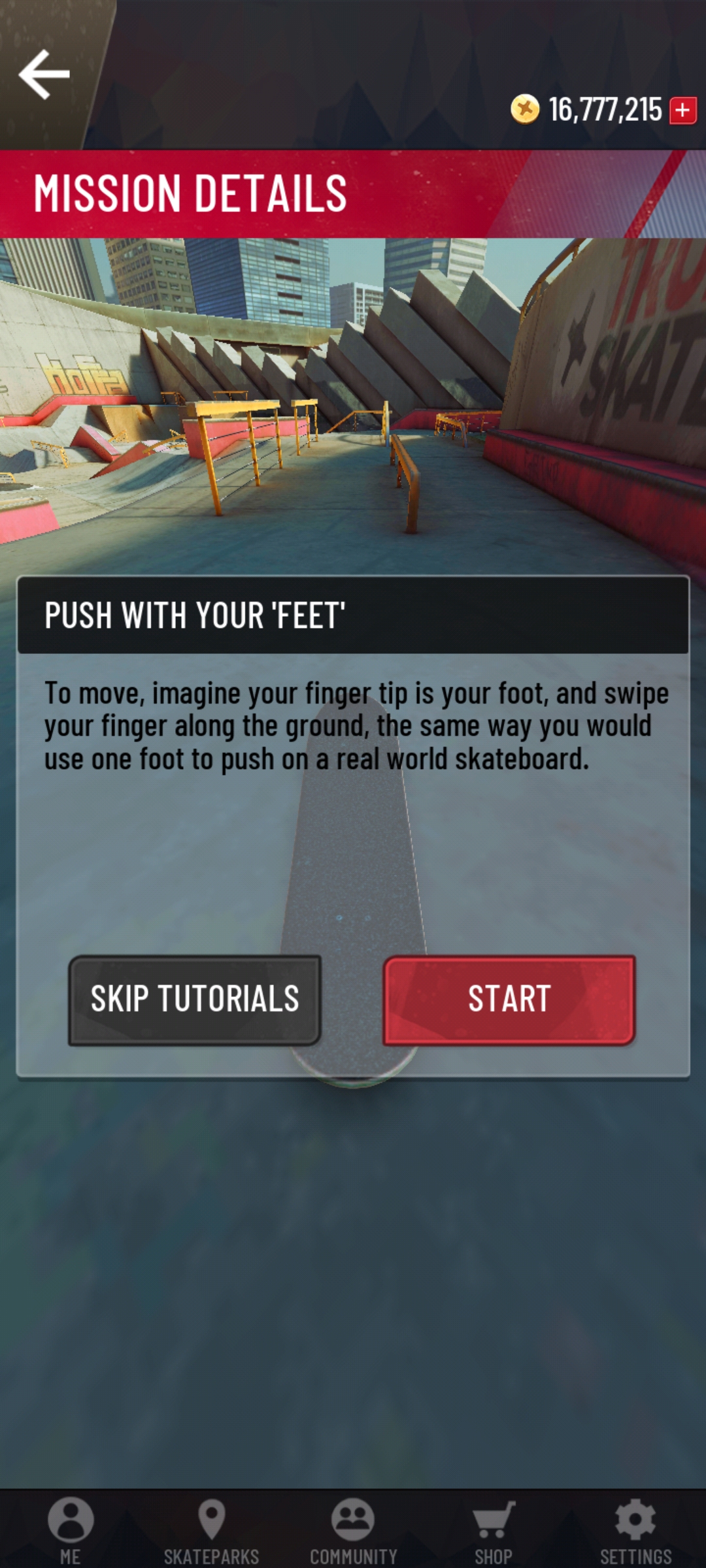The height and width of the screenshot is (1568, 706).
Task: Open the Community tab
Action: point(353,1529)
